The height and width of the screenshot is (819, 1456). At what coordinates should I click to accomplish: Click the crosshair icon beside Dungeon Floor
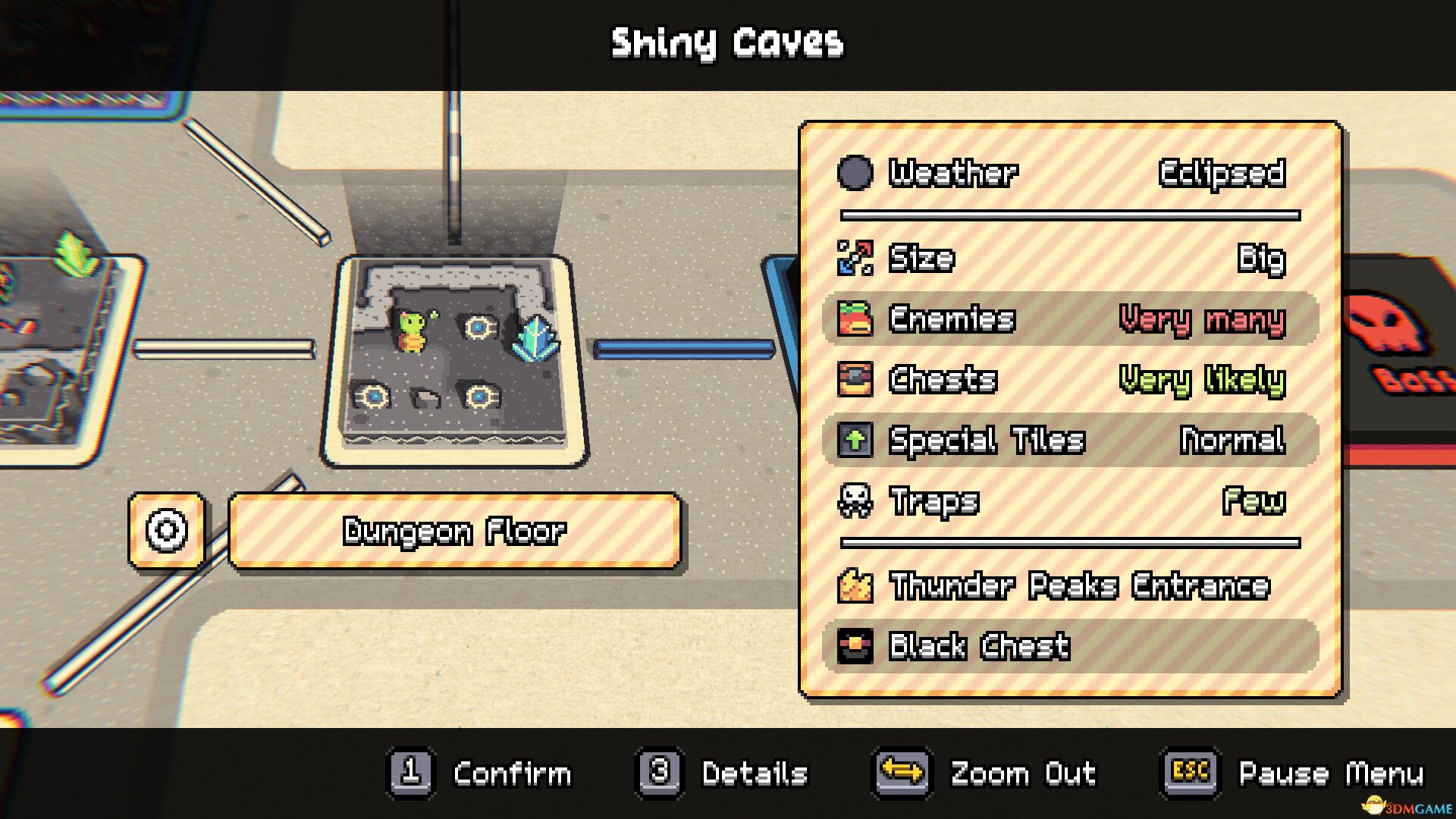[168, 530]
